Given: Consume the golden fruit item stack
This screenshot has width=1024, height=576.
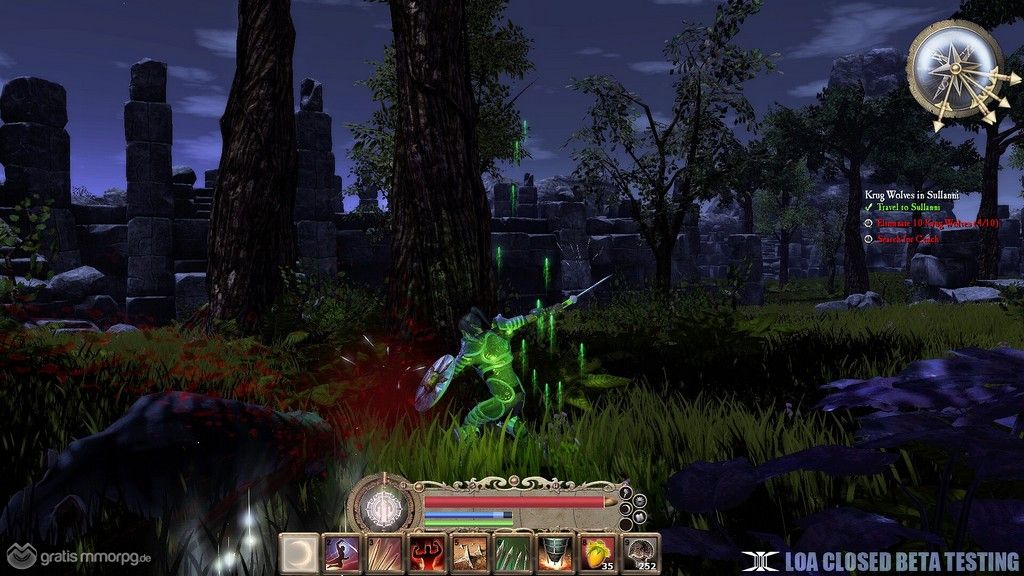Looking at the screenshot, I should (x=598, y=552).
